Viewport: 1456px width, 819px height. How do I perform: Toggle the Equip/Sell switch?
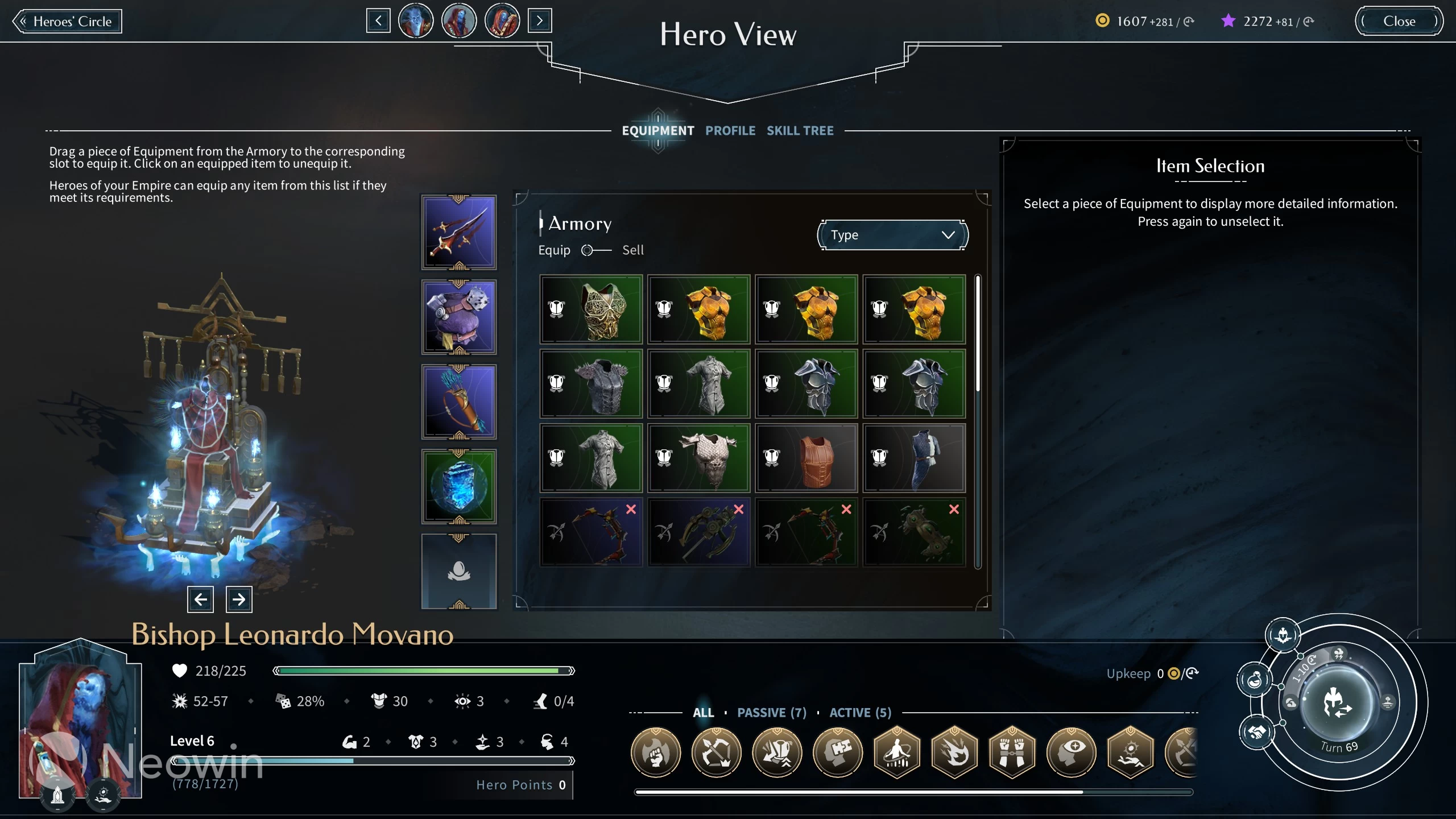click(x=595, y=250)
